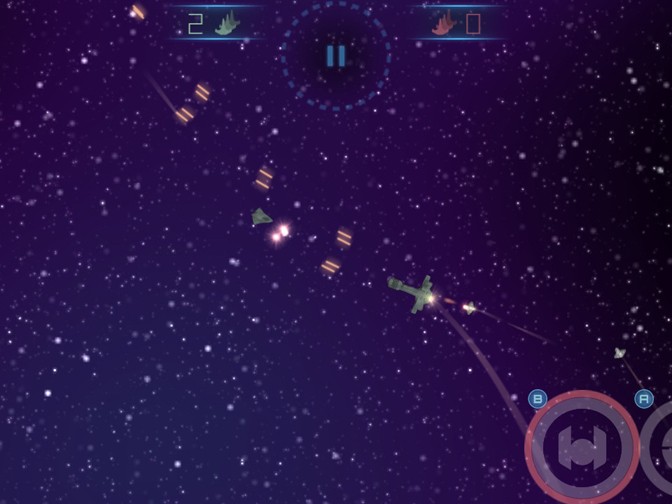Pause the game with the pause button

coord(336,56)
